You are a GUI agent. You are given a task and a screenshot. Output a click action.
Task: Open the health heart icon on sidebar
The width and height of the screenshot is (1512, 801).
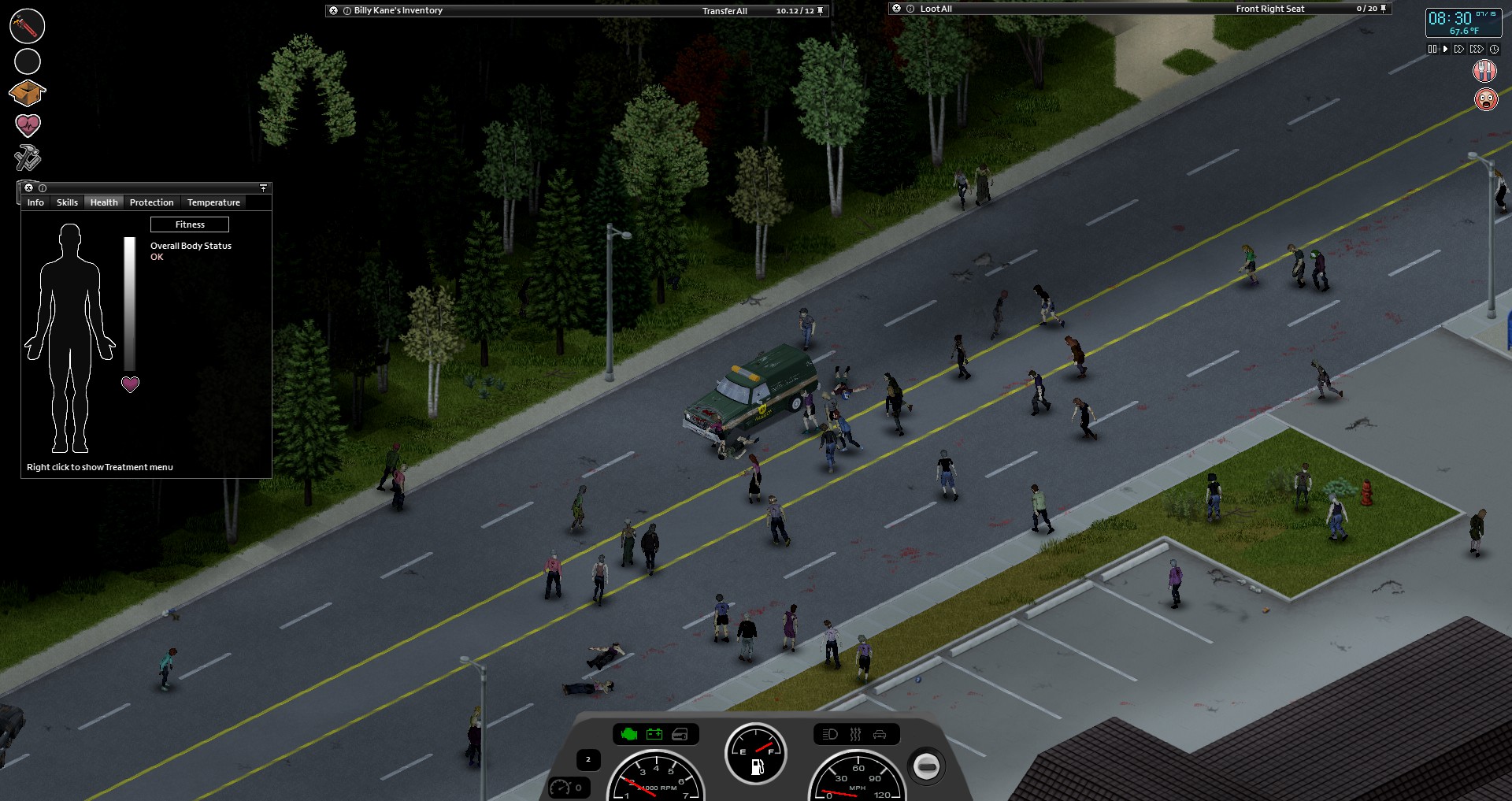27,124
